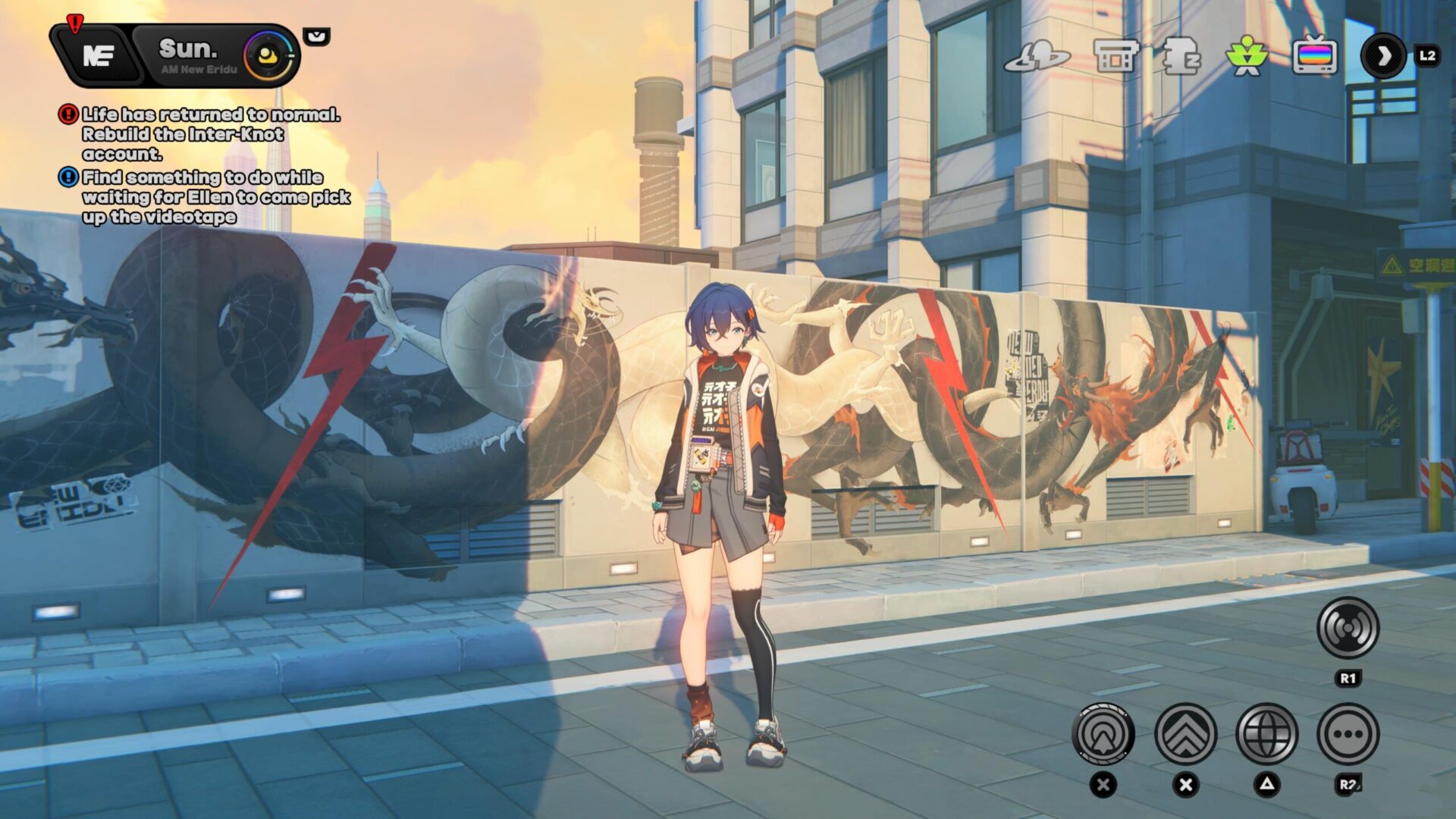Open the ringed planet icon in the top bar
1456x819 pixels.
pos(1037,55)
